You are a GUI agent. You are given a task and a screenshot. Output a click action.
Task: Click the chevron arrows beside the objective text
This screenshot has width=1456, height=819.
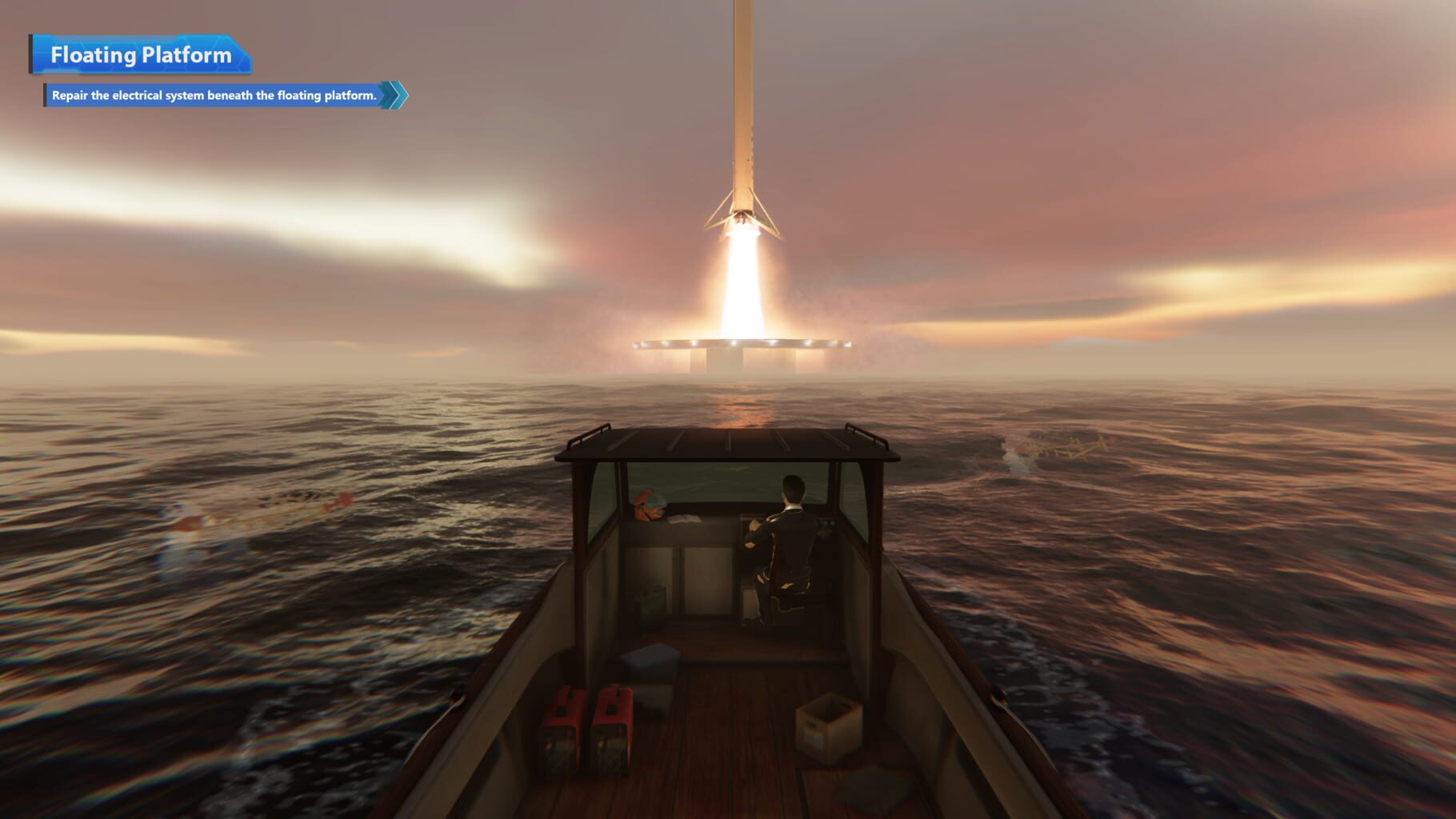[x=392, y=94]
